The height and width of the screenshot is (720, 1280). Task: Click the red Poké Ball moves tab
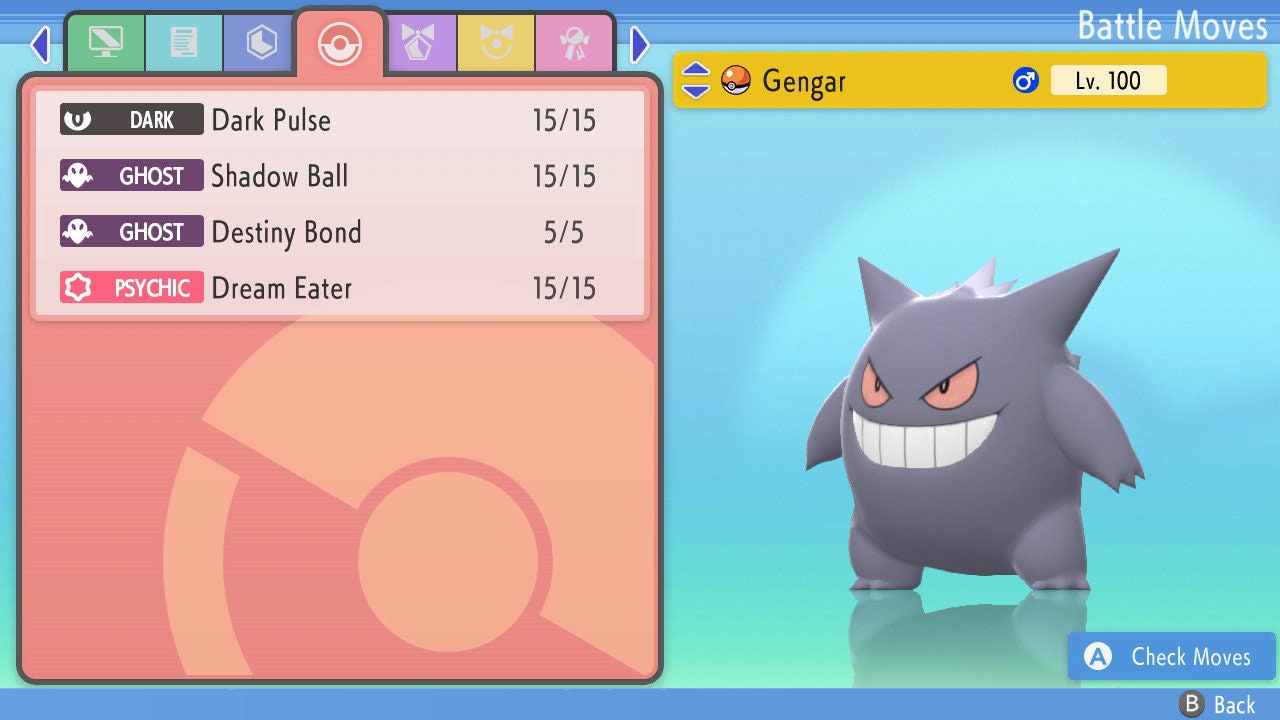coord(340,44)
